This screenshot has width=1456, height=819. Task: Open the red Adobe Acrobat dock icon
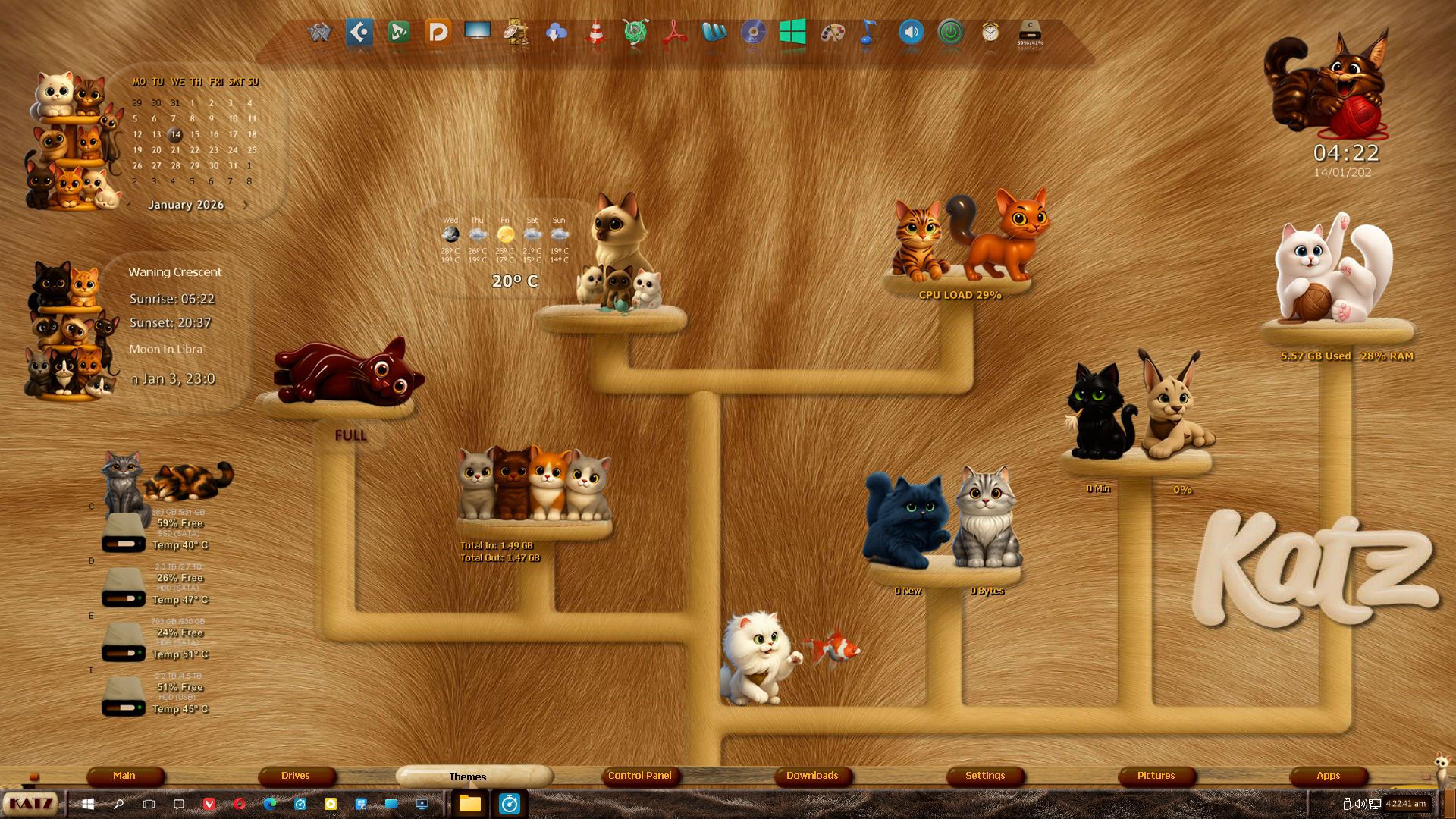(x=674, y=33)
